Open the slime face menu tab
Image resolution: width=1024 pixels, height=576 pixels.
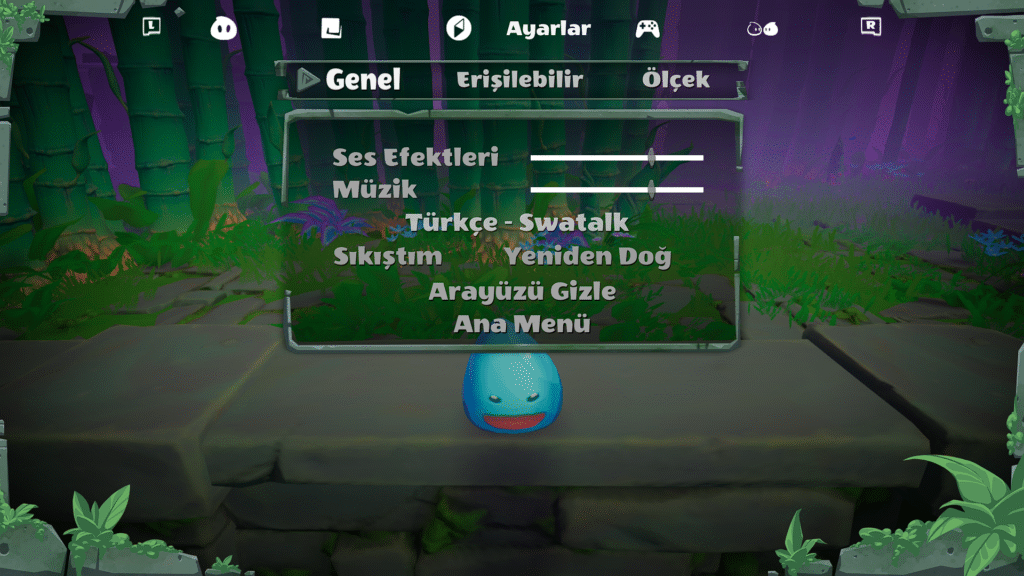click(224, 28)
